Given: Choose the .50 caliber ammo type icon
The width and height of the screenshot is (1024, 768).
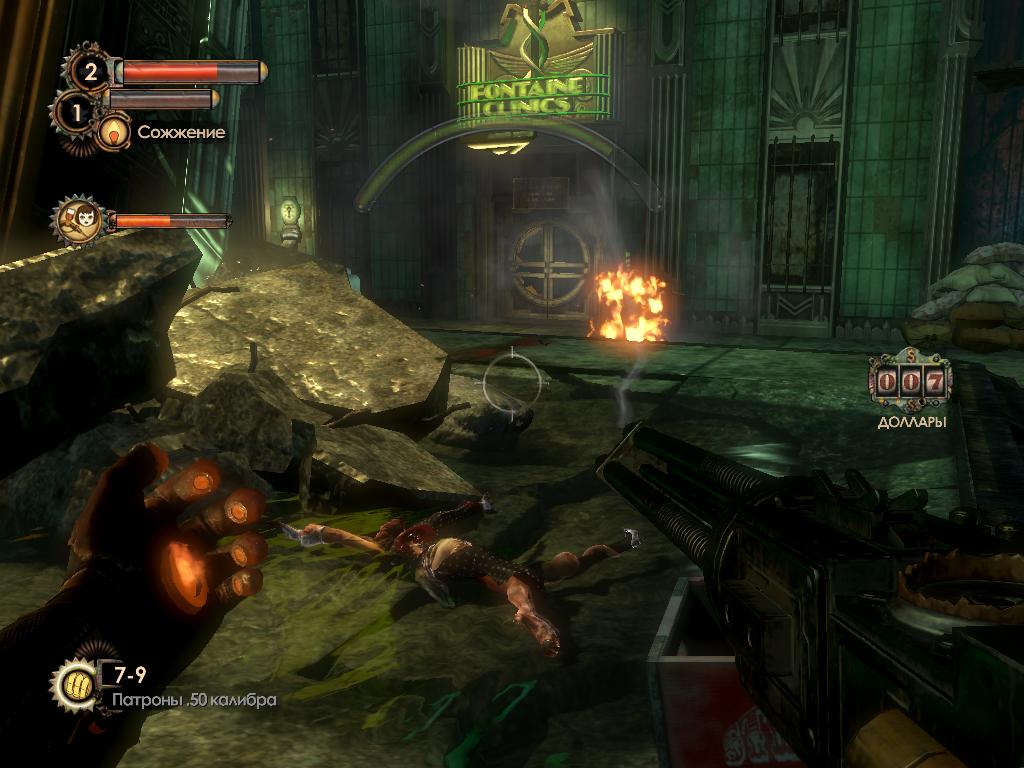Looking at the screenshot, I should 74,684.
